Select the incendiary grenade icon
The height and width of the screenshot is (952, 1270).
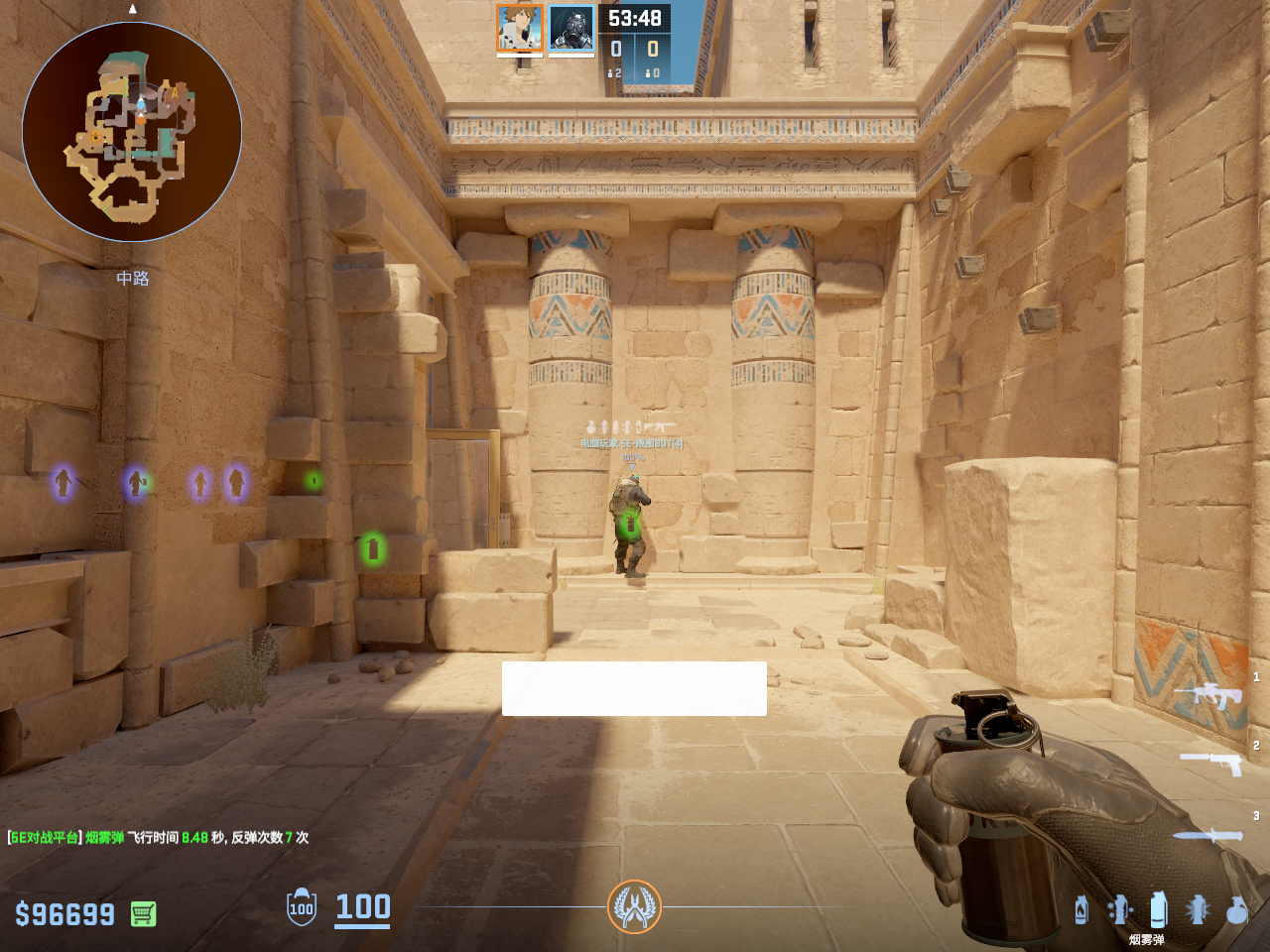(x=1080, y=909)
